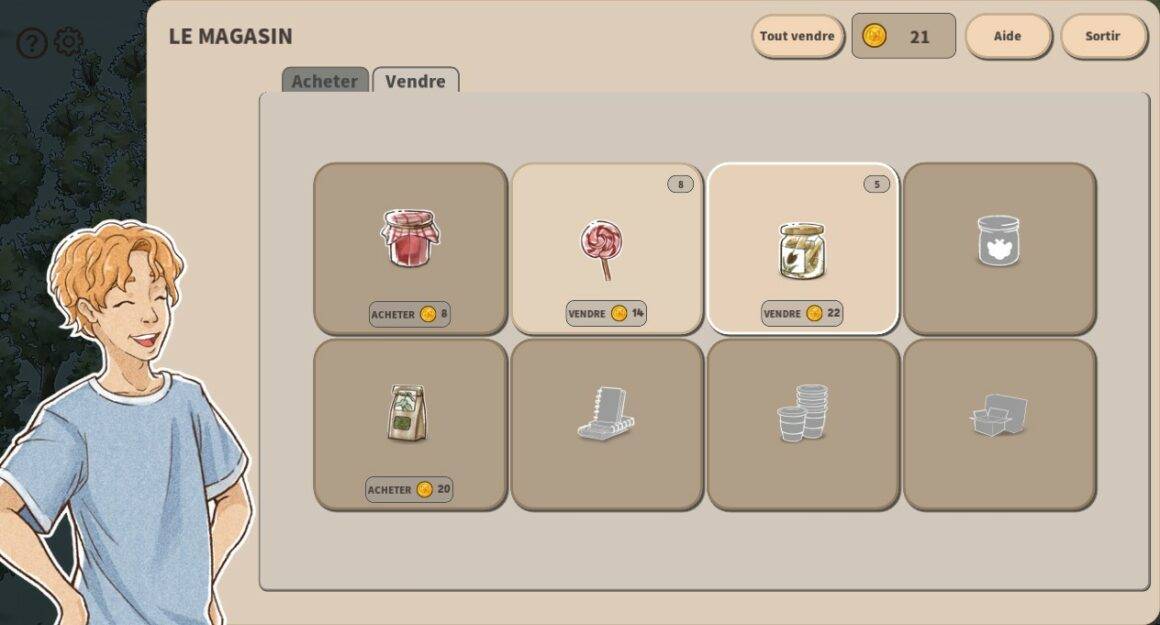This screenshot has height=625, width=1160.
Task: Choose the locked notebook item tile
Action: point(606,424)
